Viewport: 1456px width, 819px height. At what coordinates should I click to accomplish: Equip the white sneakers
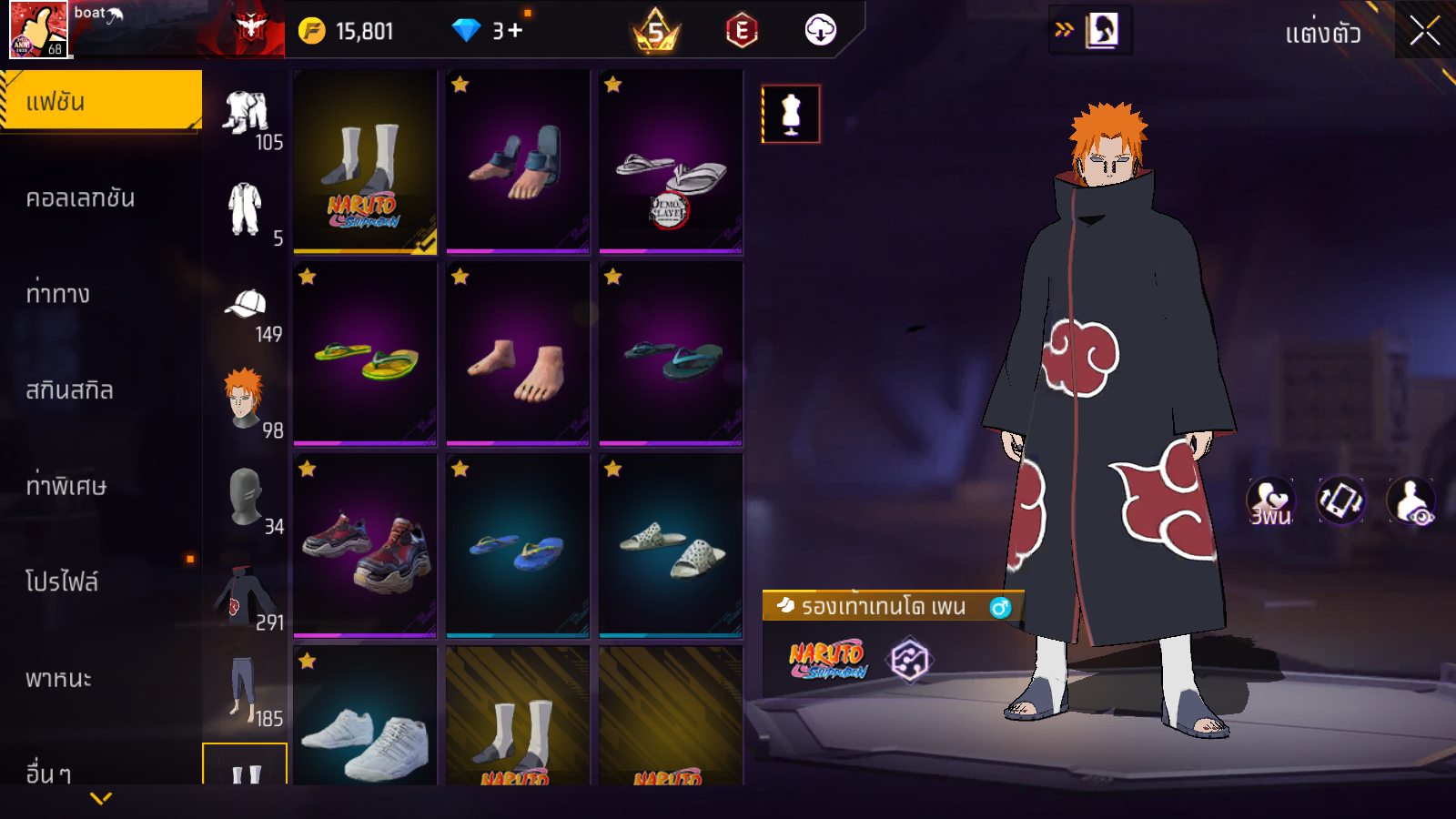365,719
